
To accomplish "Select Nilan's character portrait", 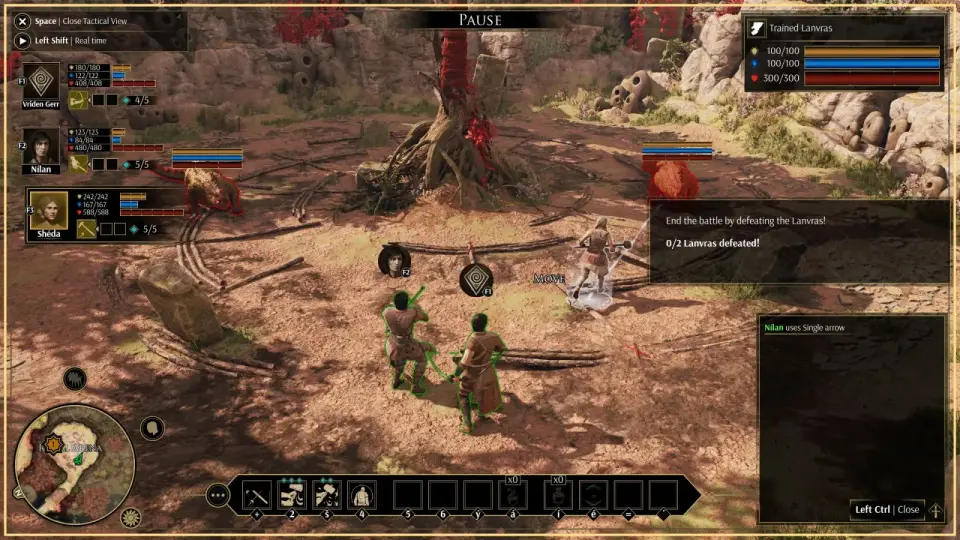I will [42, 146].
